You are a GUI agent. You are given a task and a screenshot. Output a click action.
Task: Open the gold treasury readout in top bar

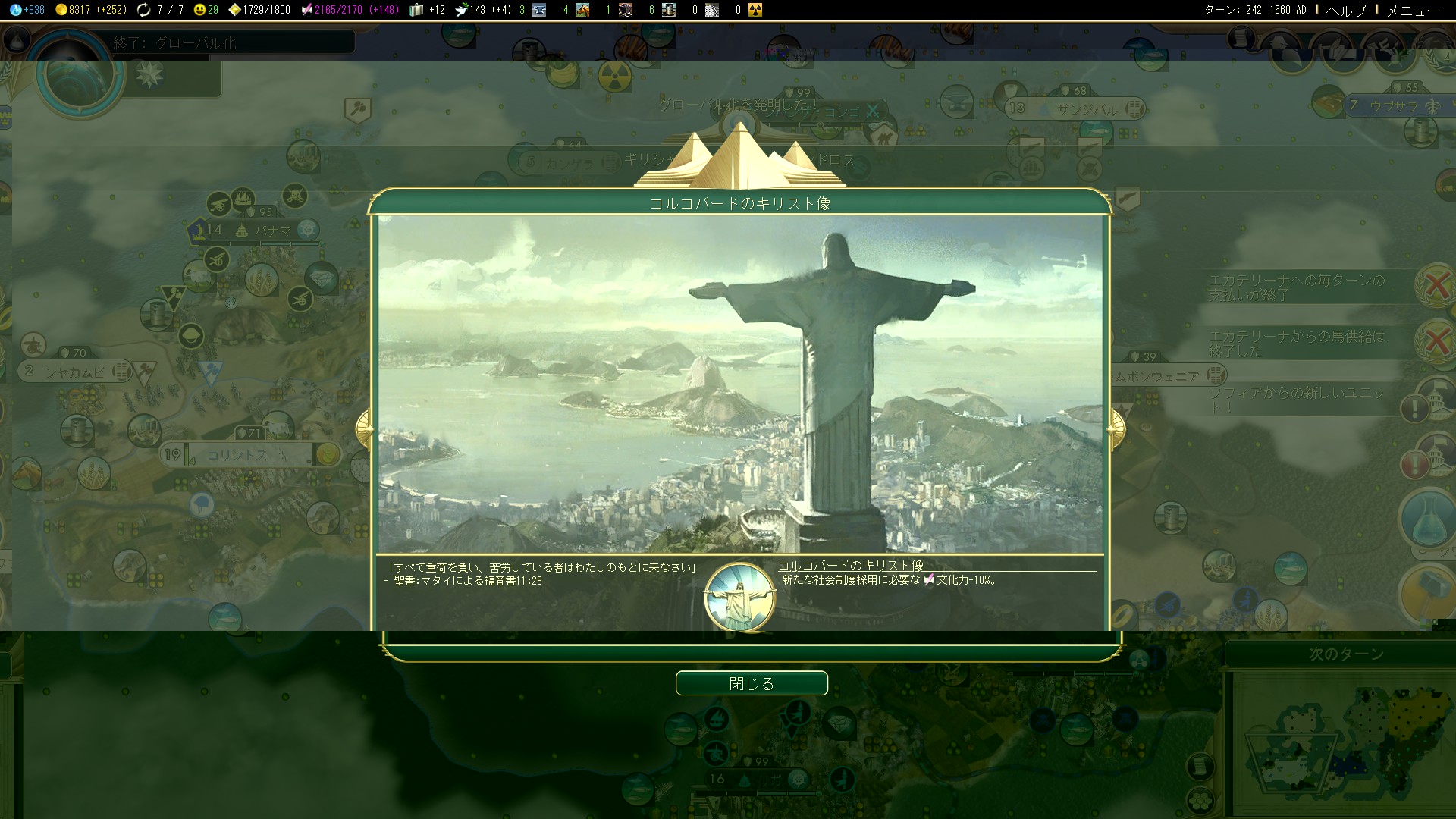coord(90,10)
